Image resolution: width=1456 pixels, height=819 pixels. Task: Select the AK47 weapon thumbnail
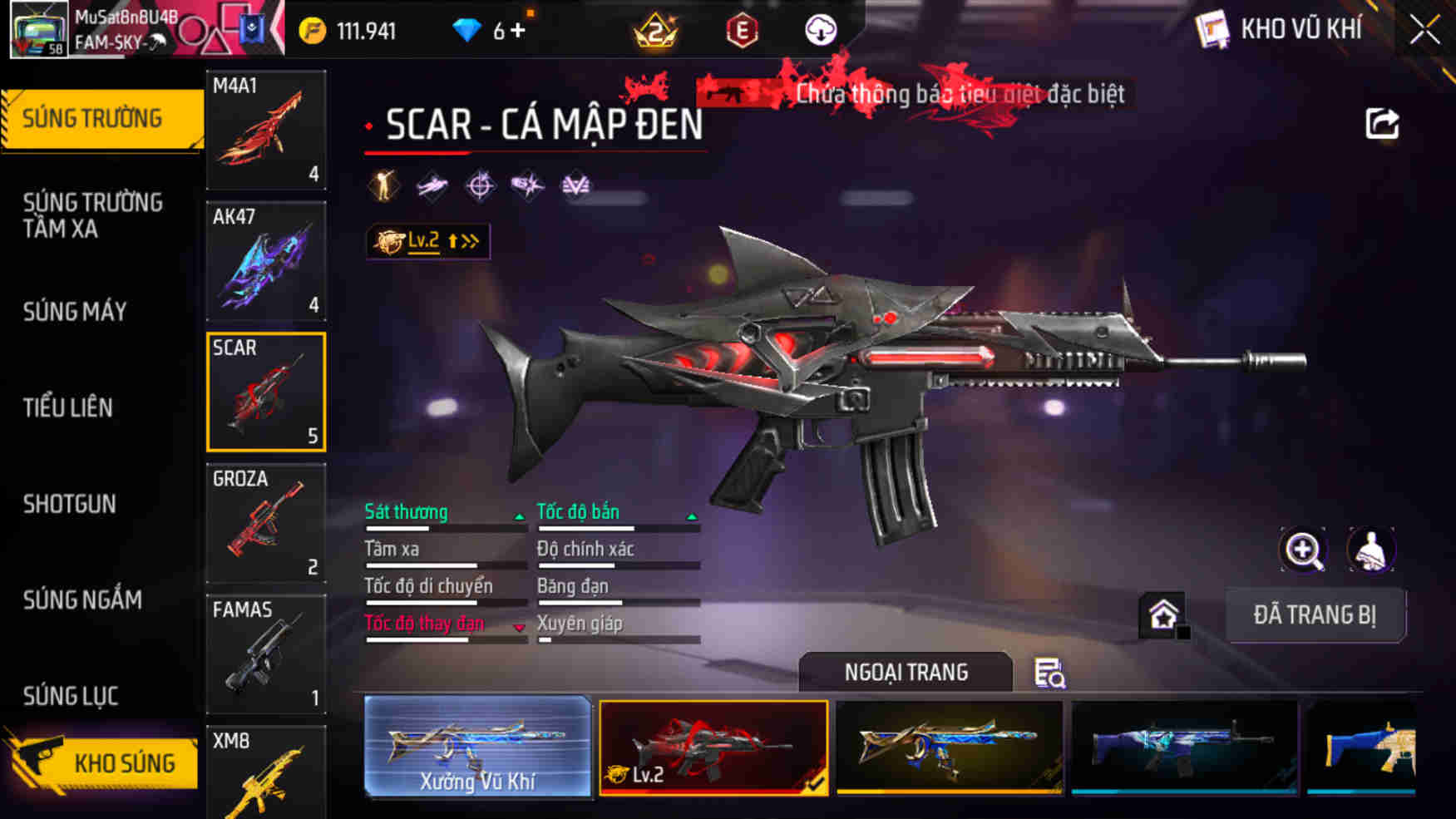(x=265, y=263)
